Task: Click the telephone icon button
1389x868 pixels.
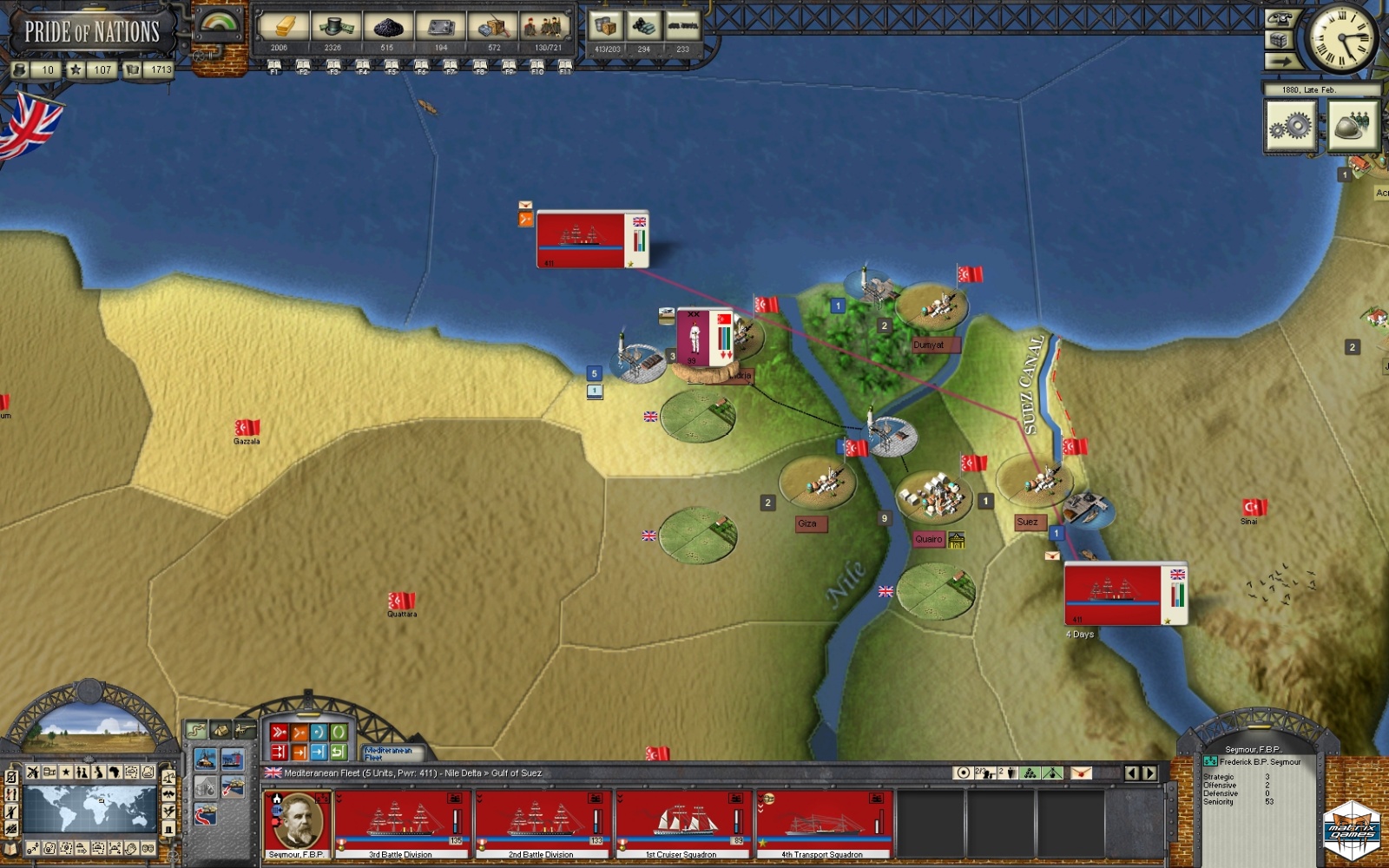Action: click(1280, 18)
